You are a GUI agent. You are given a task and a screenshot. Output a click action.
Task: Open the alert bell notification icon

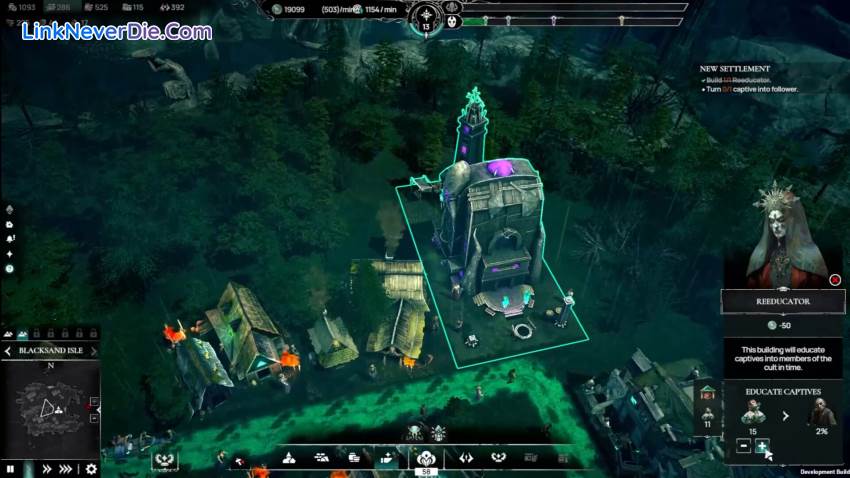(x=10, y=239)
